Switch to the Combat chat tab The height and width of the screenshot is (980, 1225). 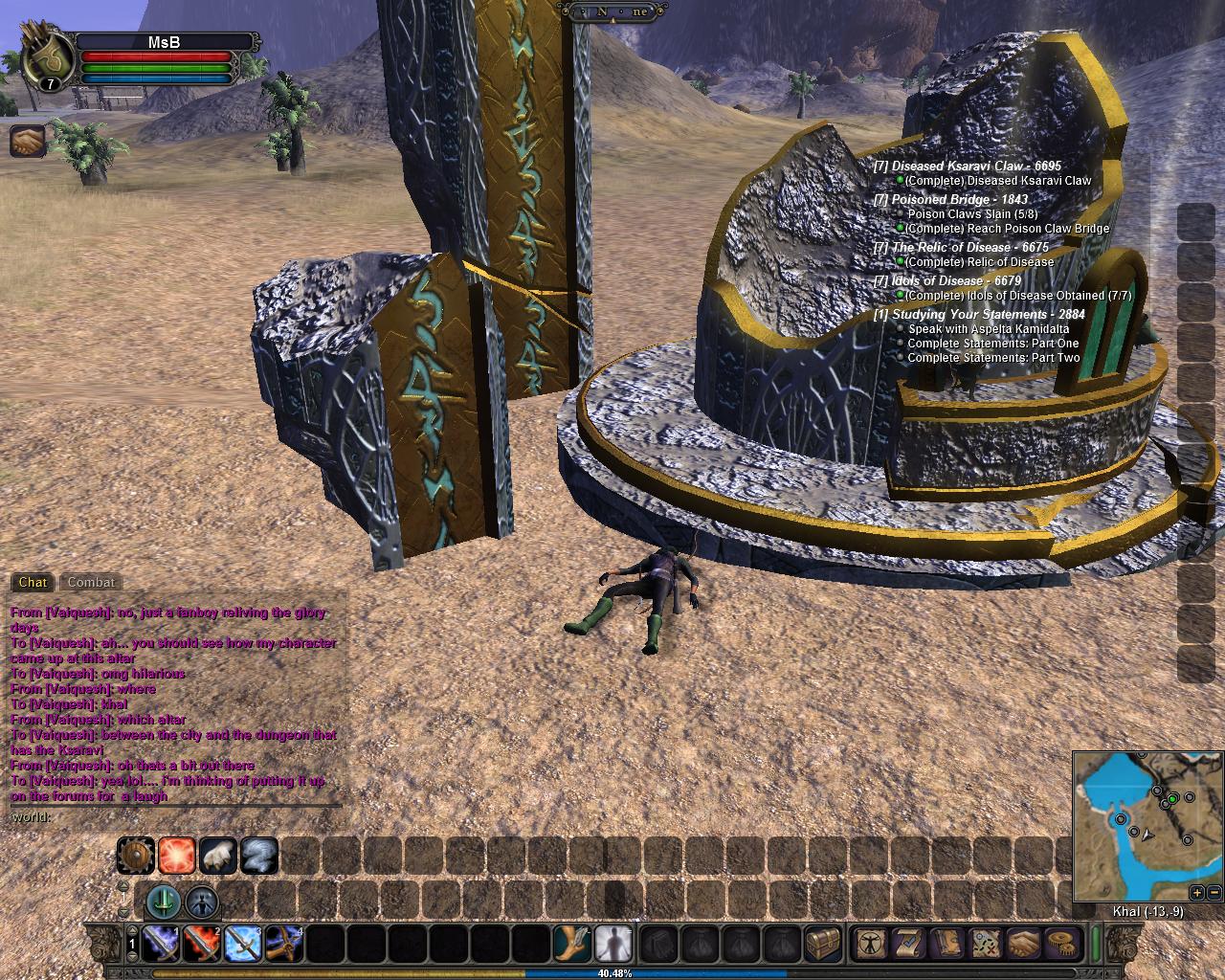coord(91,582)
